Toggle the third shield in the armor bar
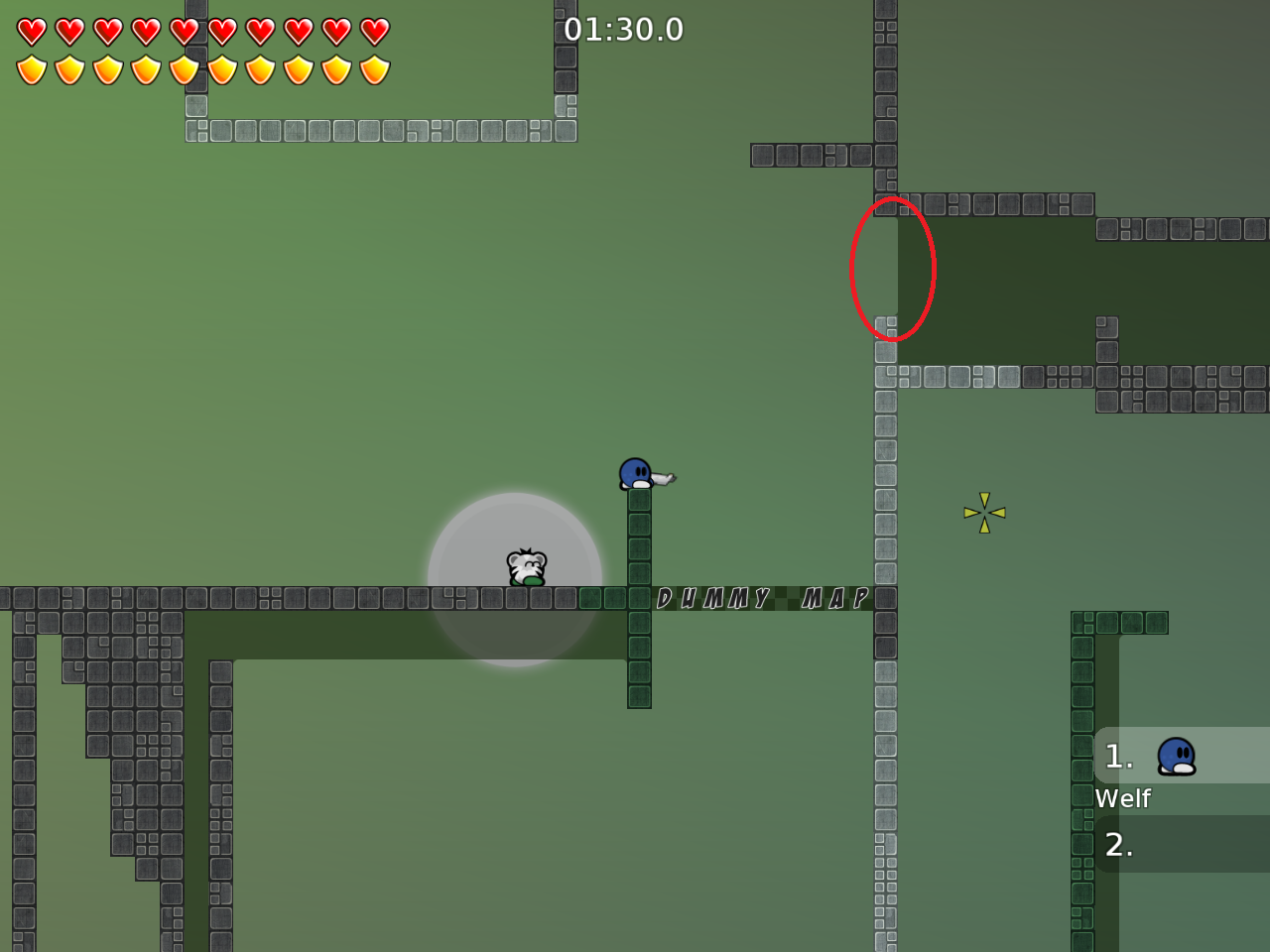 tap(106, 67)
